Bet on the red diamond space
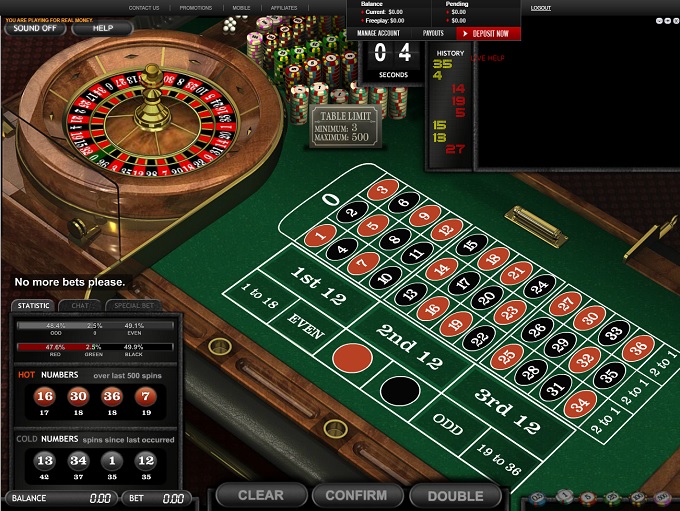 tap(351, 357)
